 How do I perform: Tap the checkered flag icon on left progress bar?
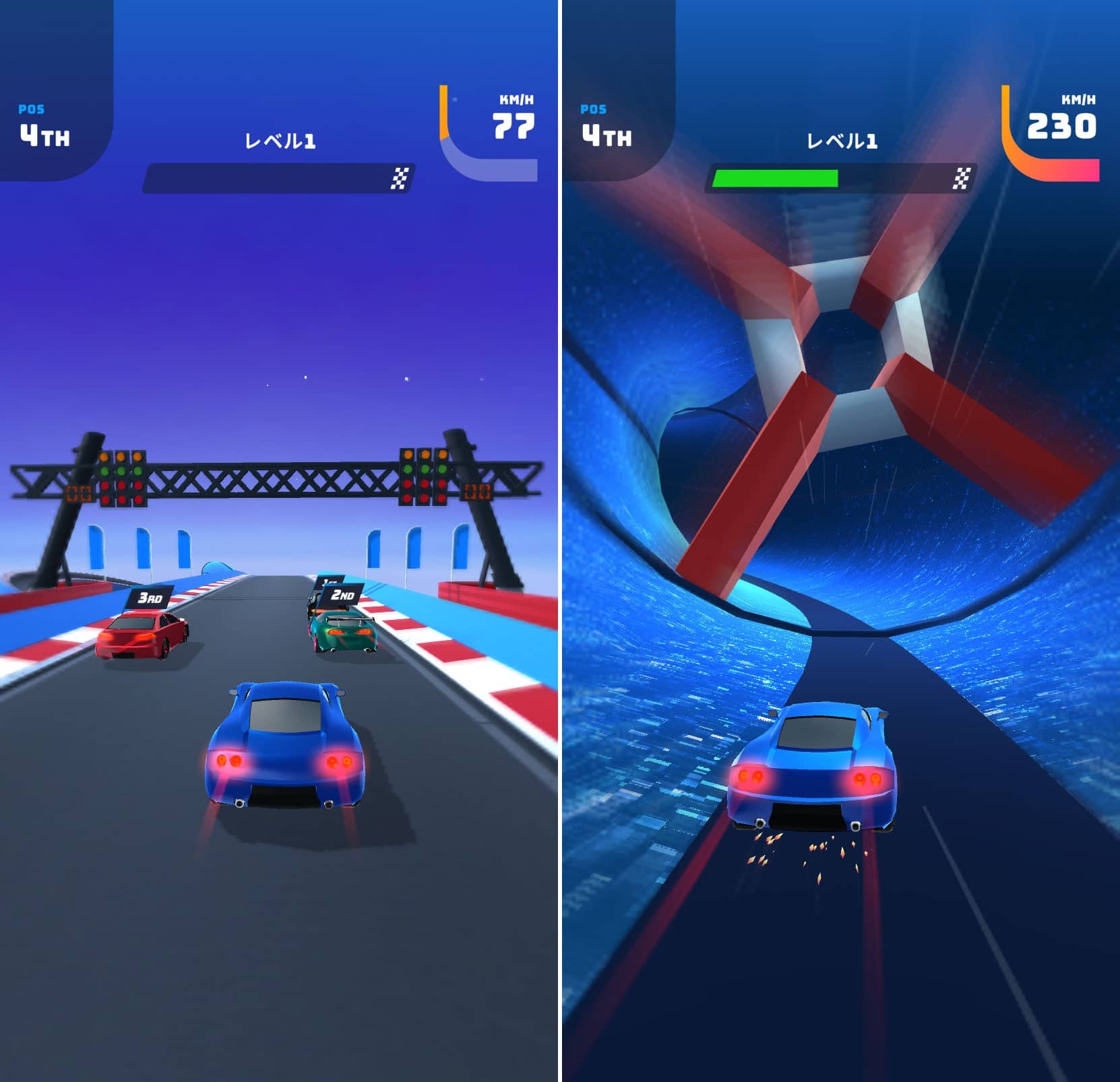pyautogui.click(x=402, y=179)
